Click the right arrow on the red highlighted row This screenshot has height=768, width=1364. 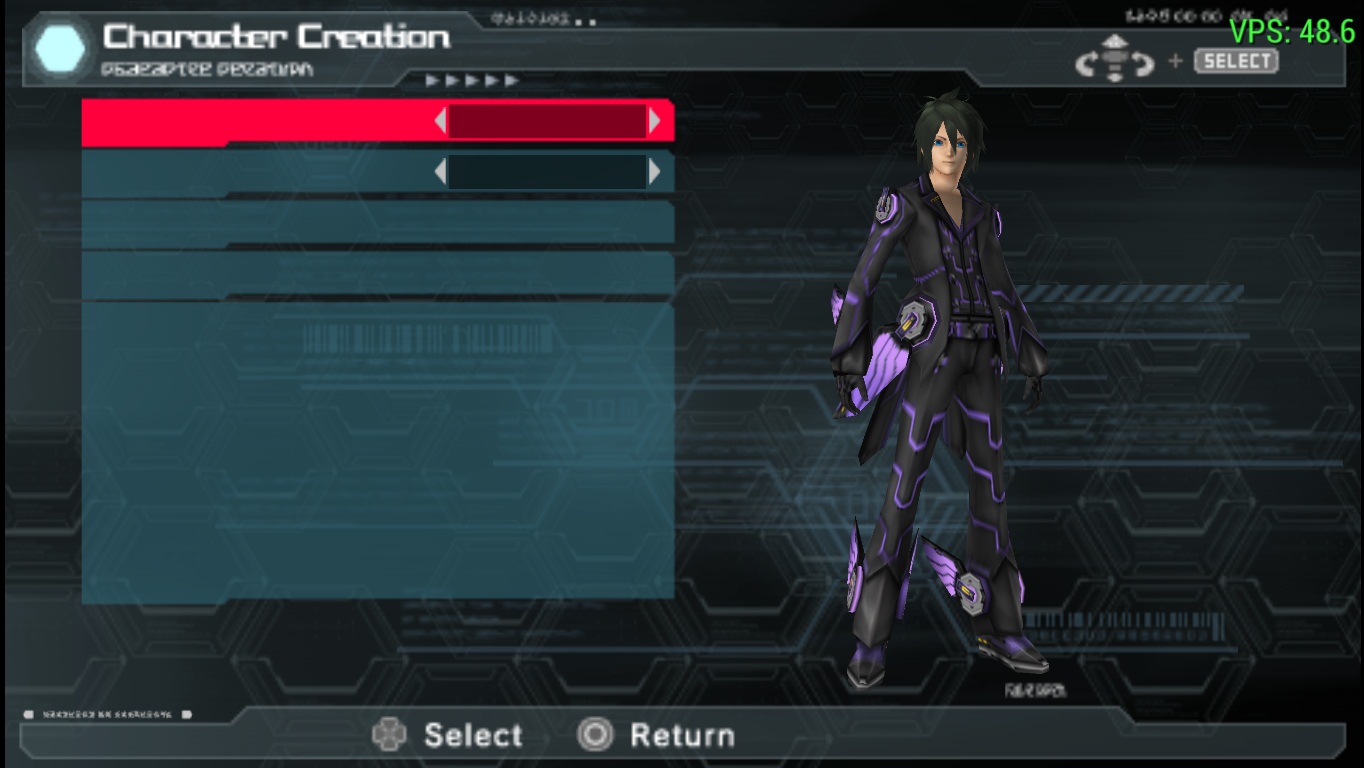(654, 122)
